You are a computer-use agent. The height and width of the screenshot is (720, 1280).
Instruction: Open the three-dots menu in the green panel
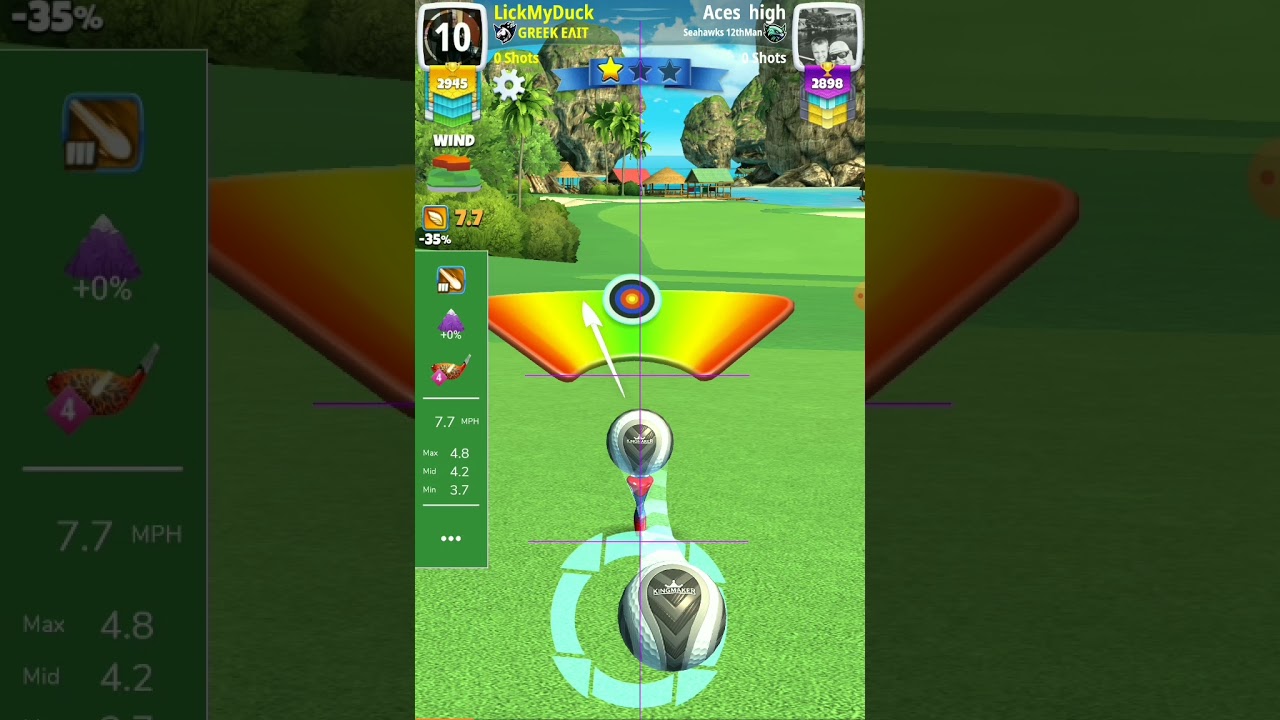(451, 539)
